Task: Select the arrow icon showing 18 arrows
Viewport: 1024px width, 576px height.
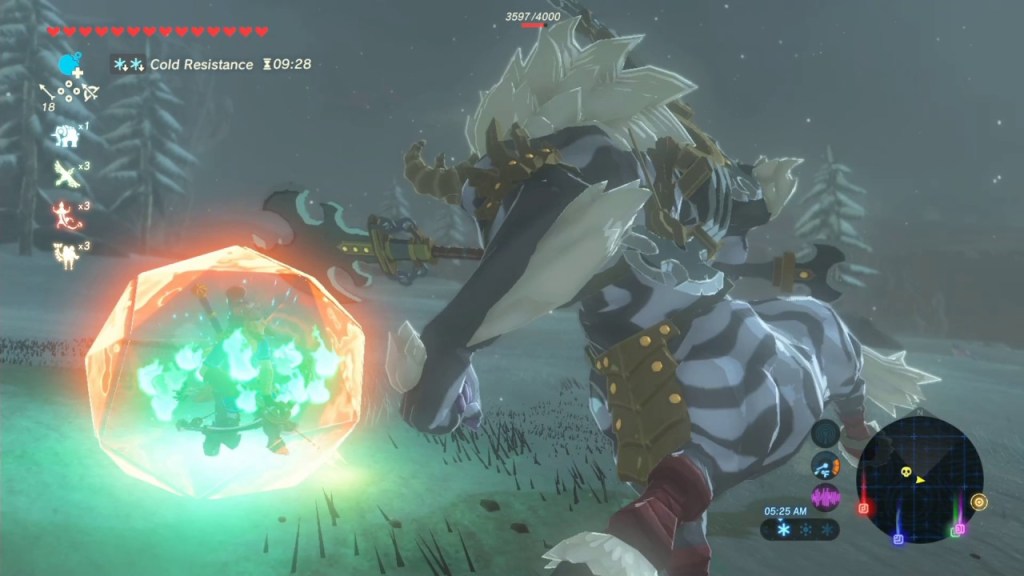Action: (47, 93)
